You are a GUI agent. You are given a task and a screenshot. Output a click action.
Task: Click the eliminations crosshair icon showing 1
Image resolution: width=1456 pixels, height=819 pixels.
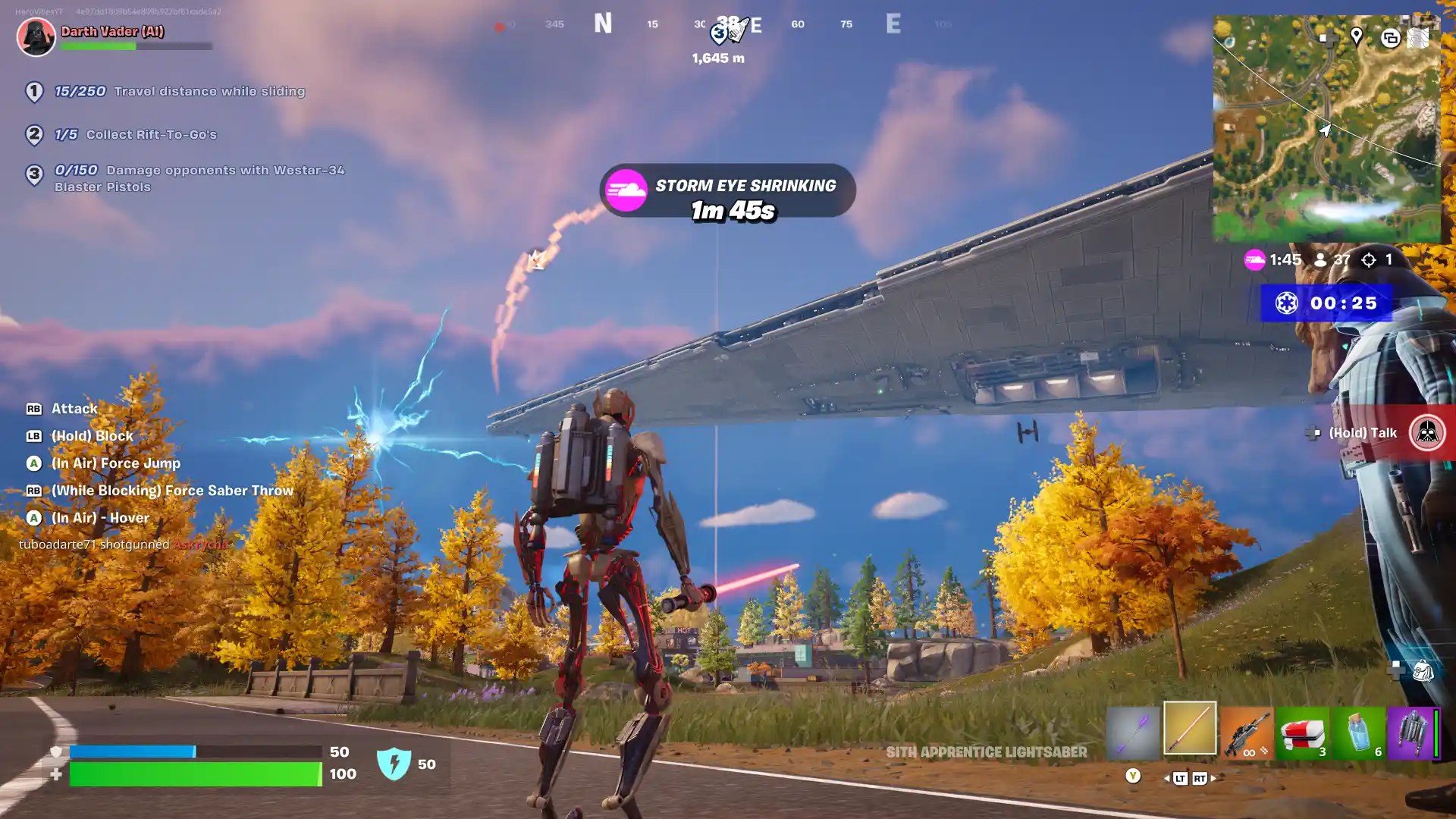tap(1369, 259)
